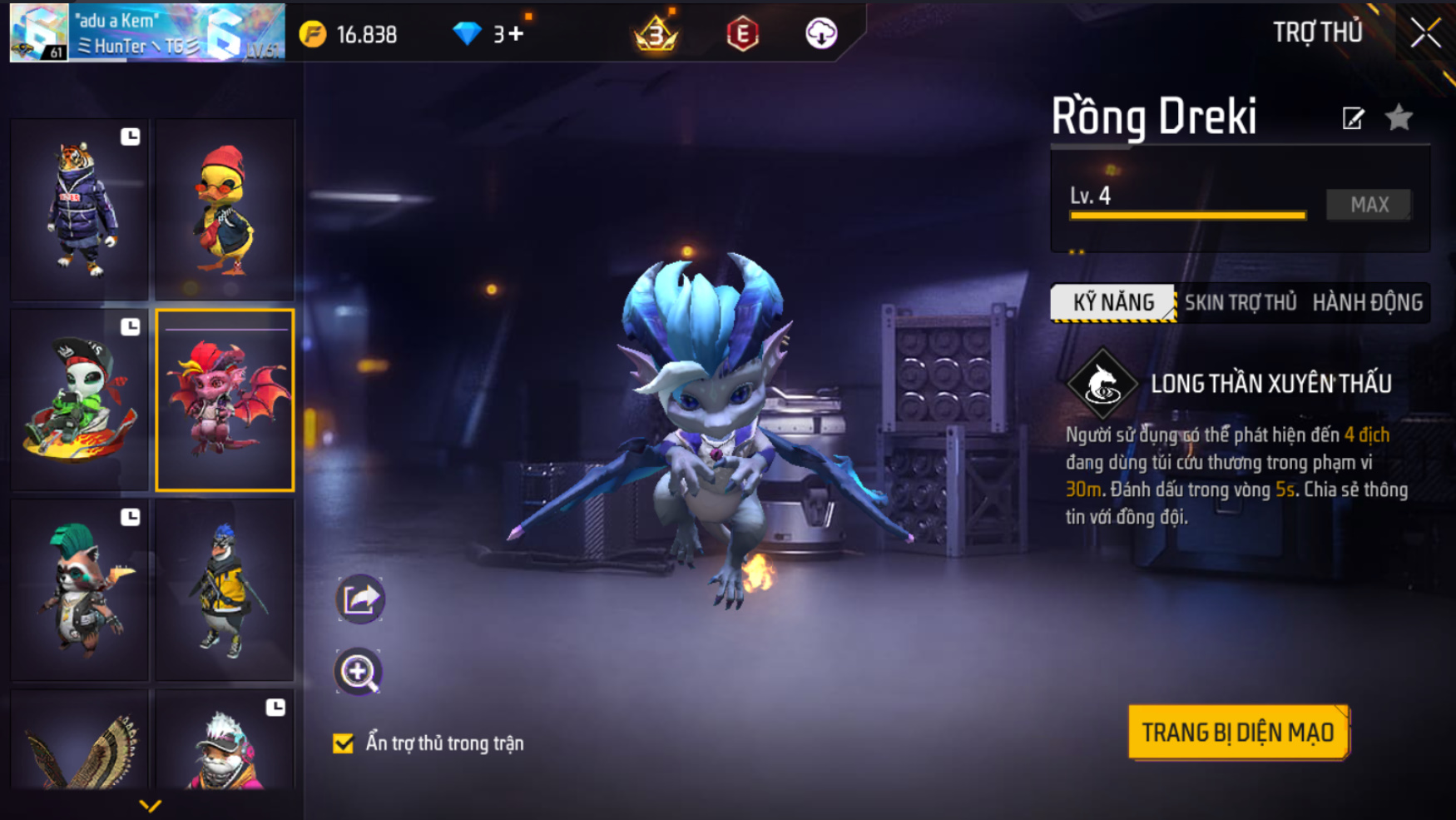
Task: Choose the raccoon with green mohawk pet
Action: pyautogui.click(x=79, y=590)
